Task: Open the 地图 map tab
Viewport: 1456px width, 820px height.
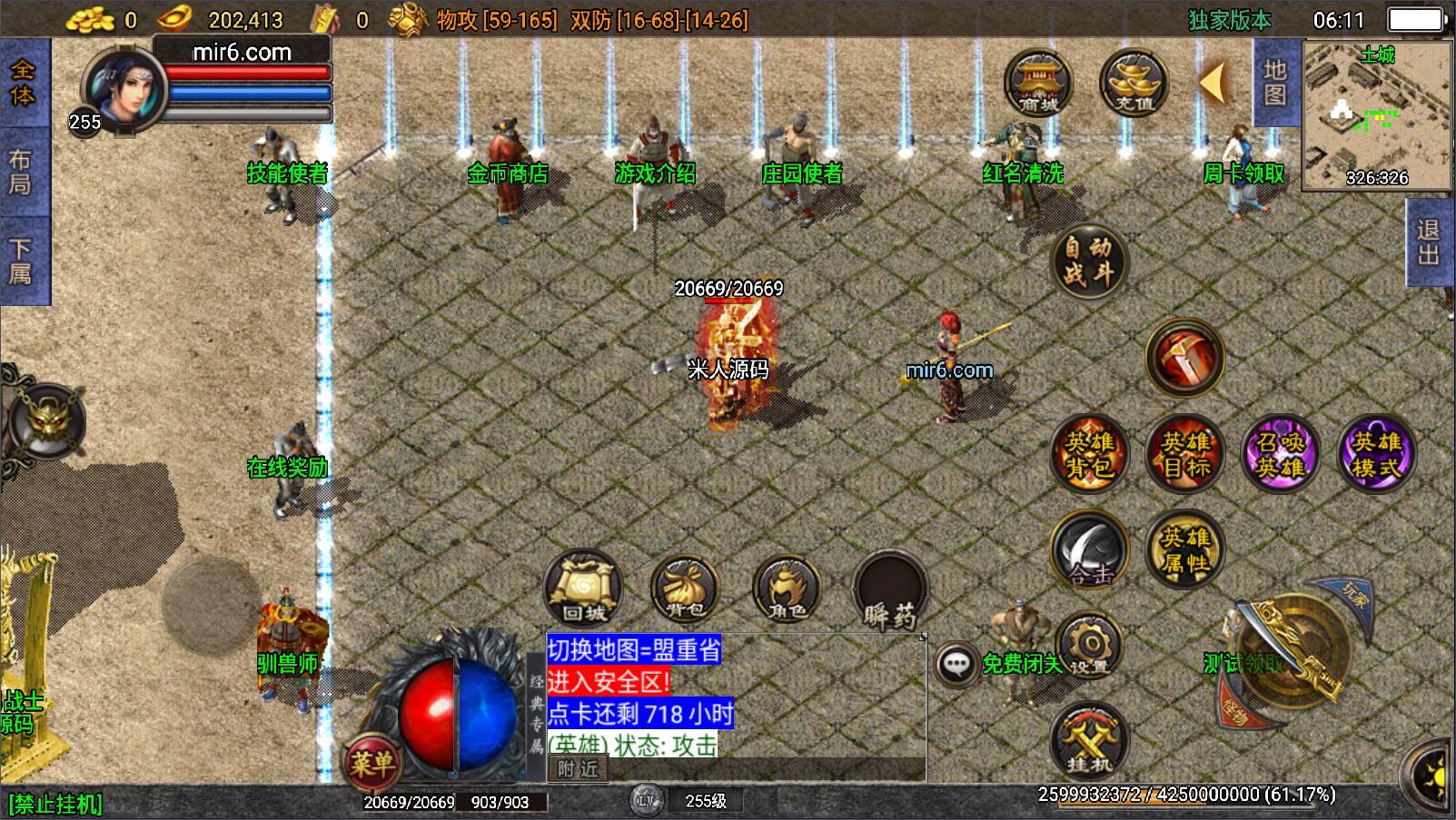Action: pos(1275,83)
